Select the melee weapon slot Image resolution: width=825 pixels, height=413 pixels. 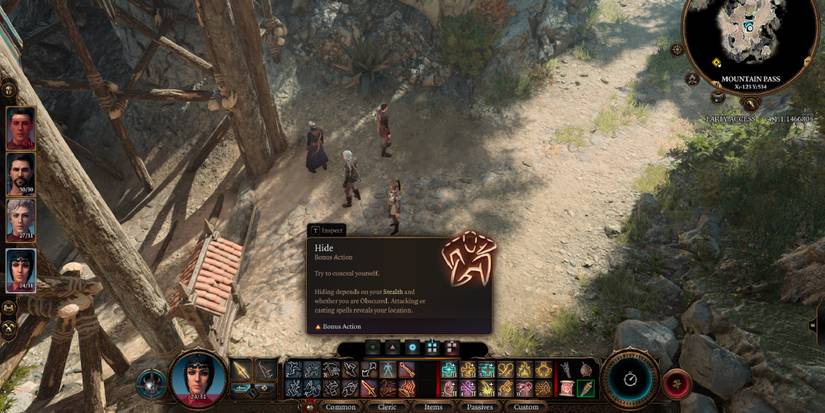click(242, 370)
